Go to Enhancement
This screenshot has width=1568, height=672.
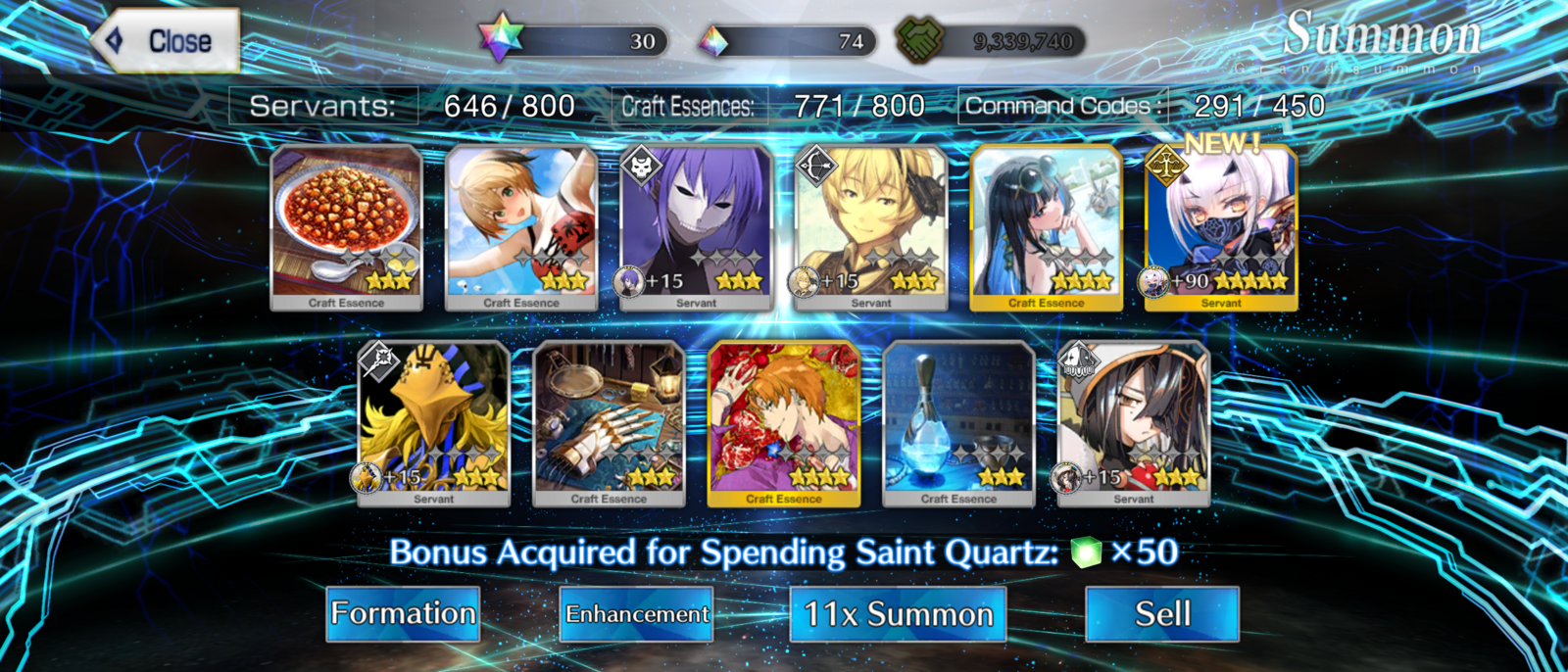pos(636,614)
